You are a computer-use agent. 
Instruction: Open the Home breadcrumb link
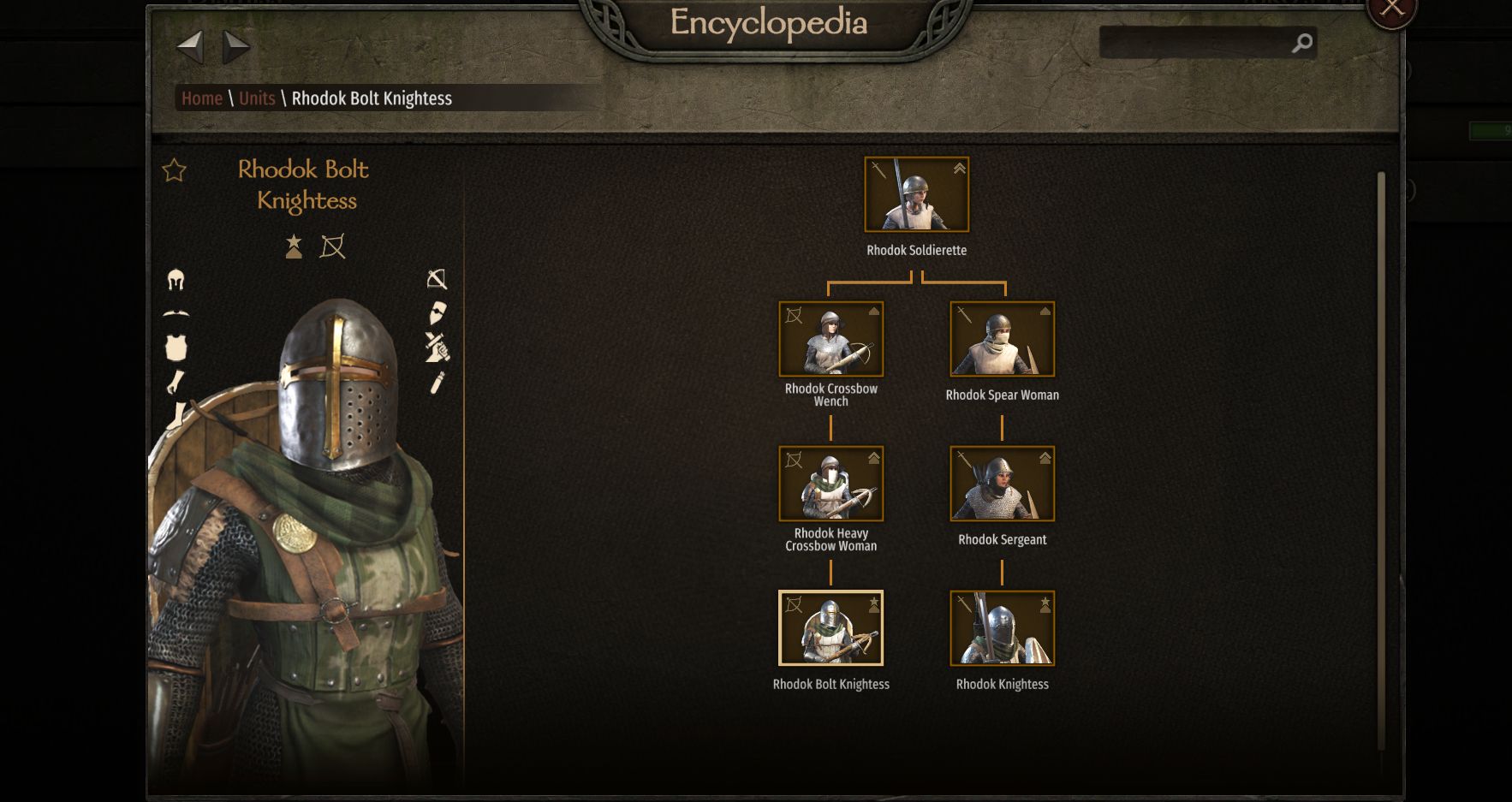[x=202, y=98]
